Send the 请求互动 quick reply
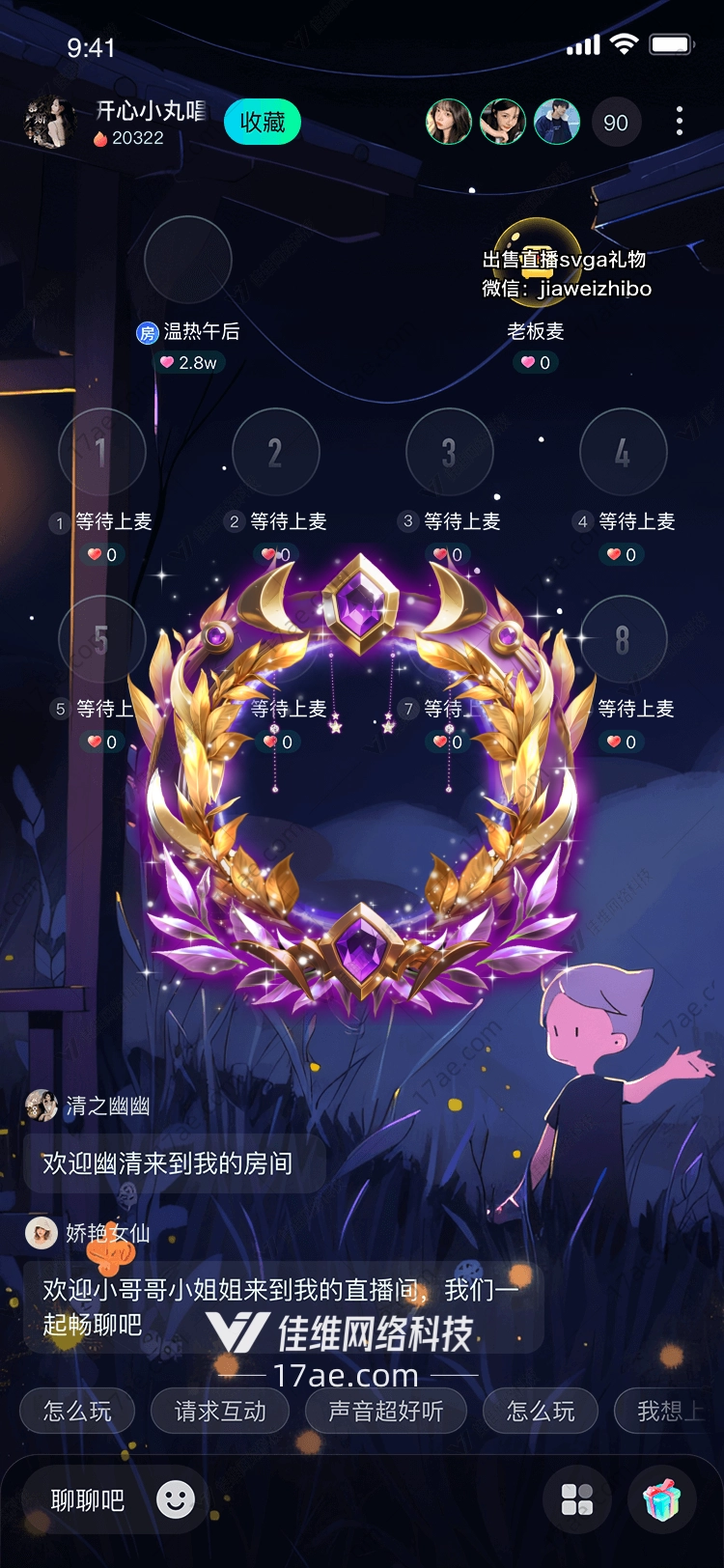This screenshot has height=1568, width=724. pyautogui.click(x=220, y=1412)
